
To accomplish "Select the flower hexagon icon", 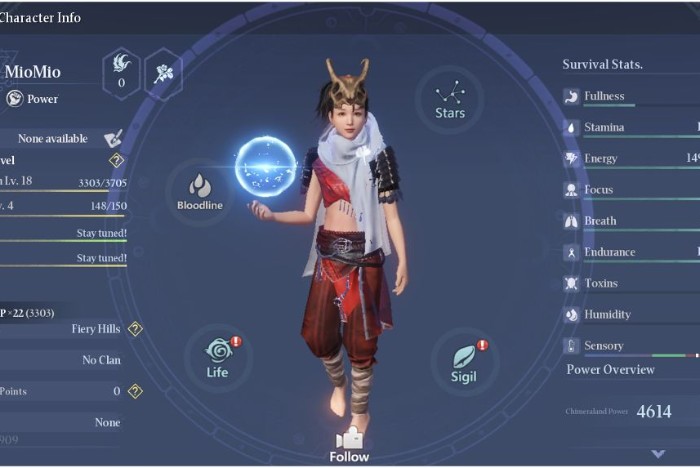I will tap(162, 73).
